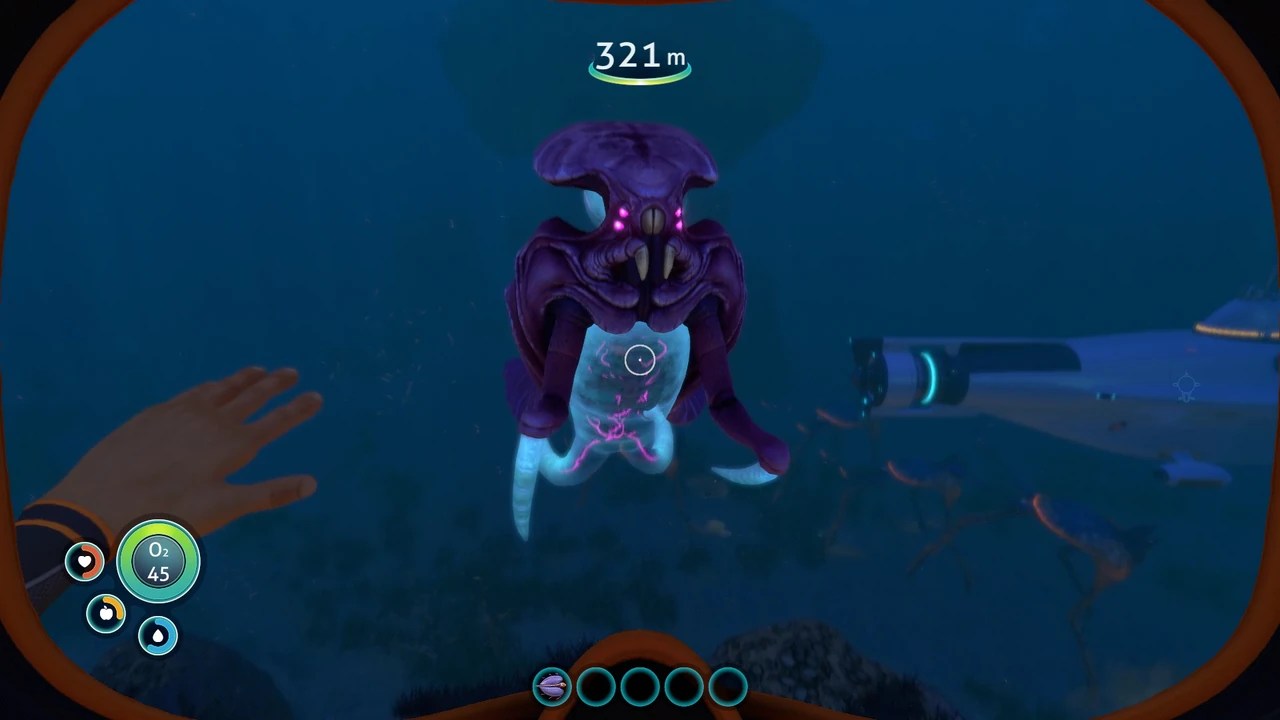Click the green oxygen ring around the O2 gauge

click(x=157, y=529)
